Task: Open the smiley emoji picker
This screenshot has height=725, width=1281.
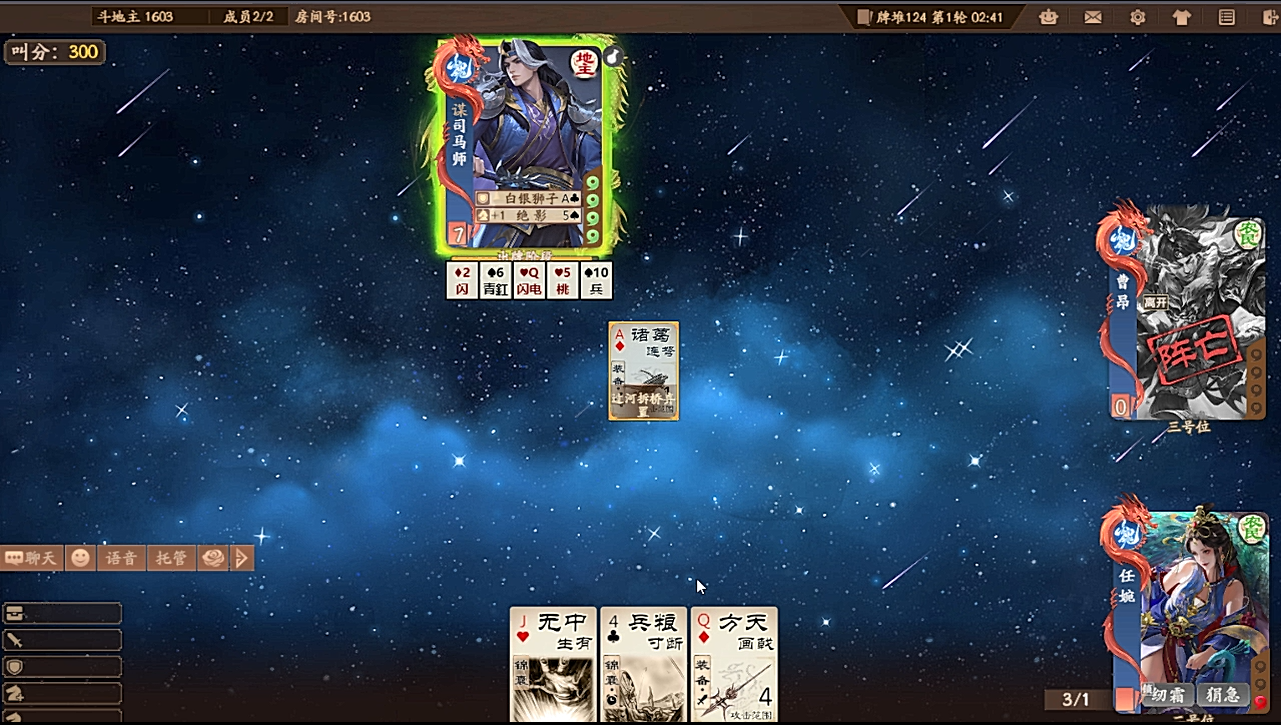Action: tap(80, 558)
